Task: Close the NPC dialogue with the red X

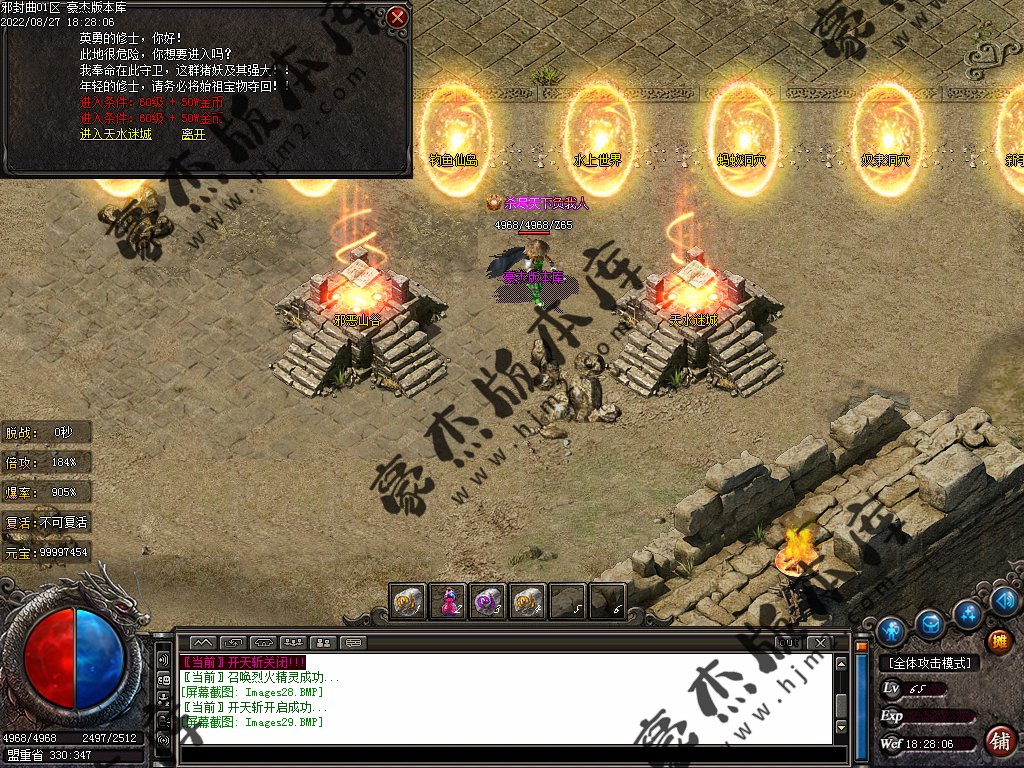Action: click(x=397, y=17)
